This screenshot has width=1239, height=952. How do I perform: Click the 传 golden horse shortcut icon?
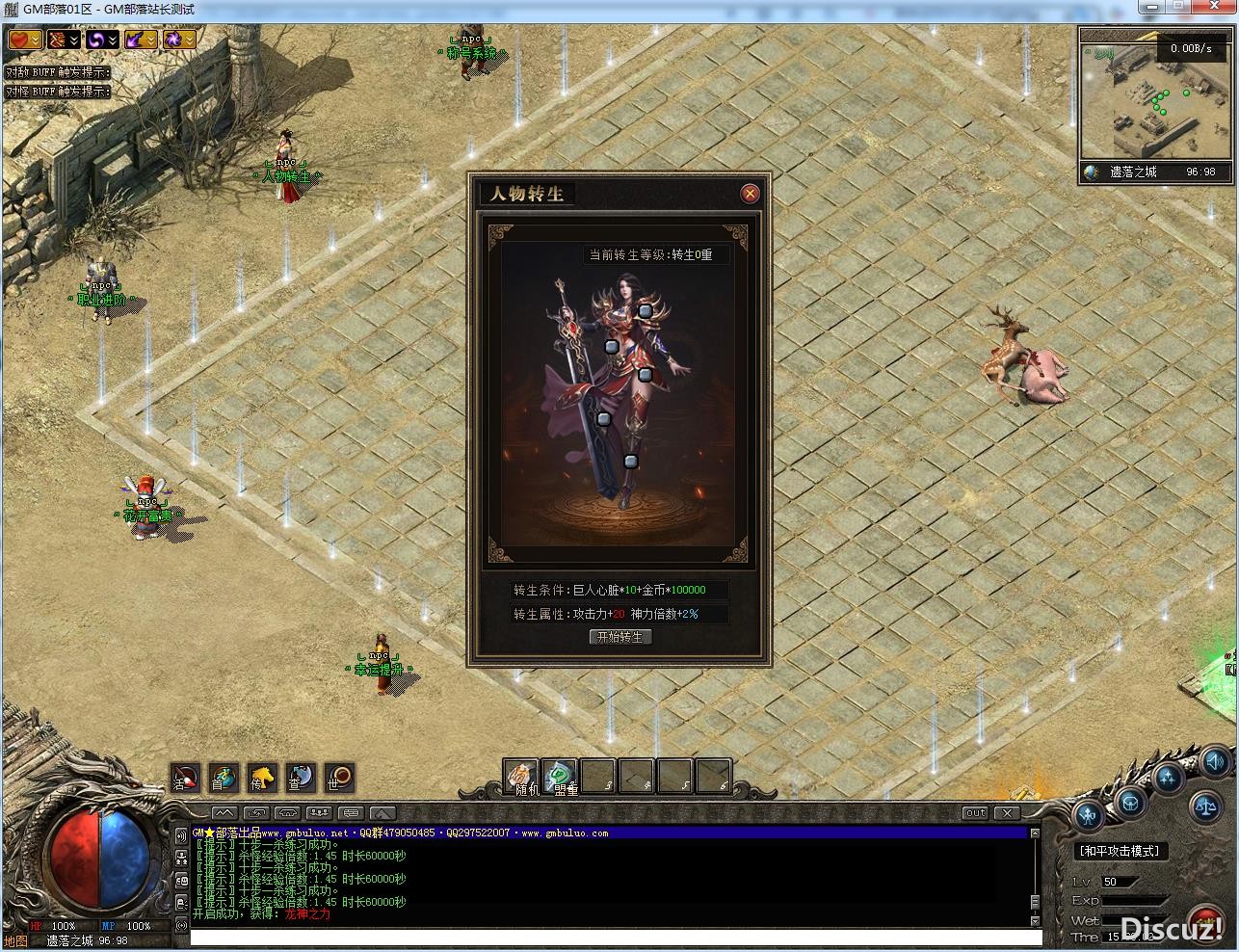click(263, 777)
